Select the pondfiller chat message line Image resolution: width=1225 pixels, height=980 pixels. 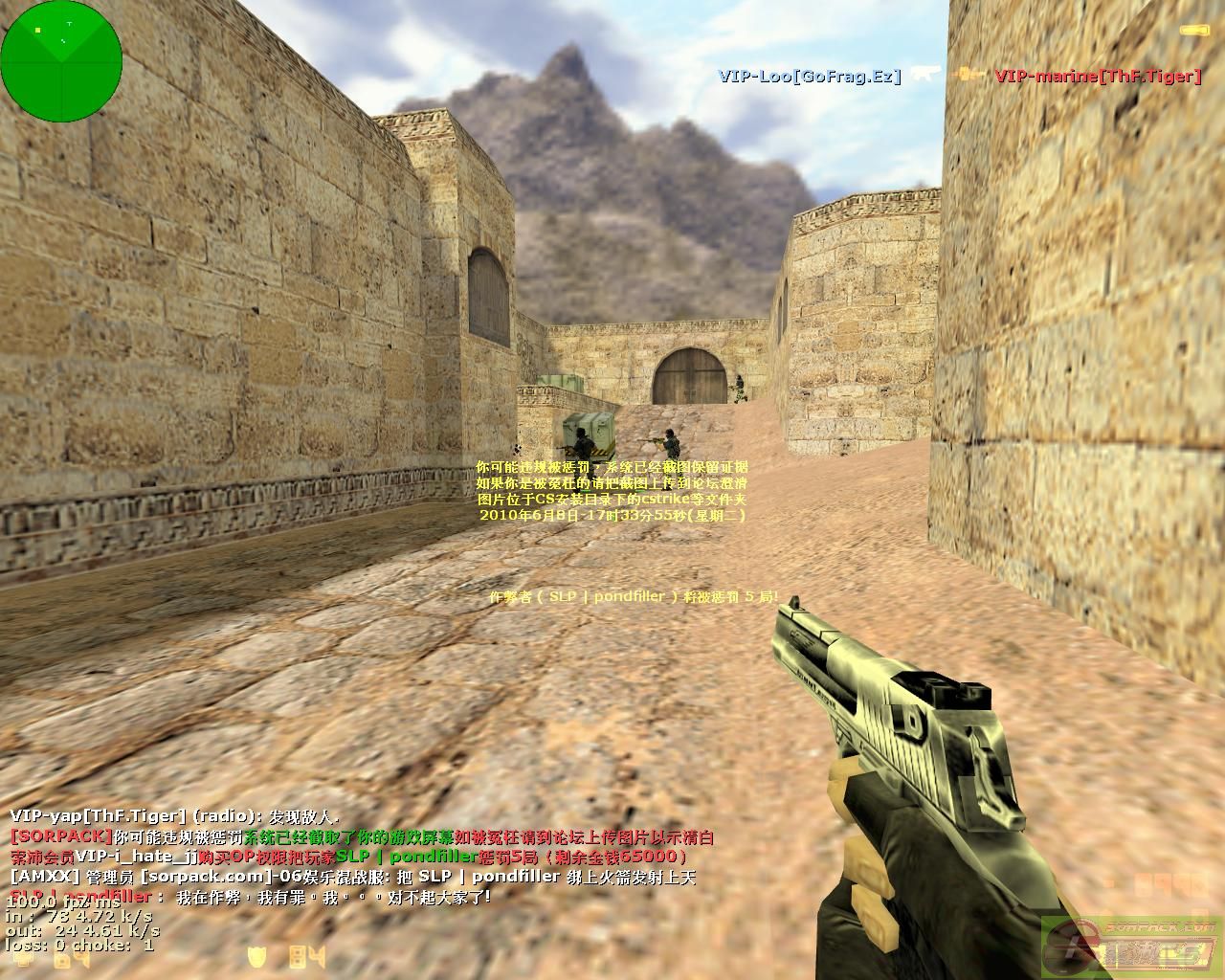click(x=249, y=898)
